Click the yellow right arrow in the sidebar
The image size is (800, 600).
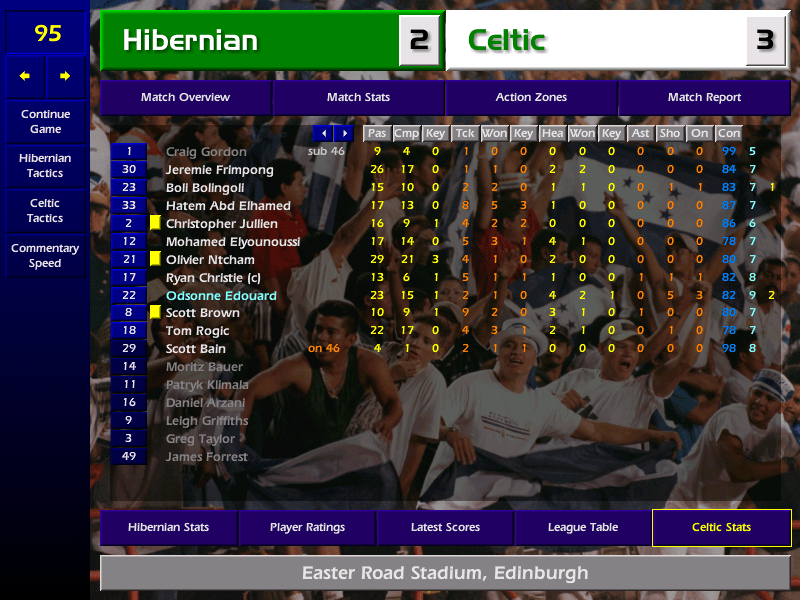[x=66, y=76]
